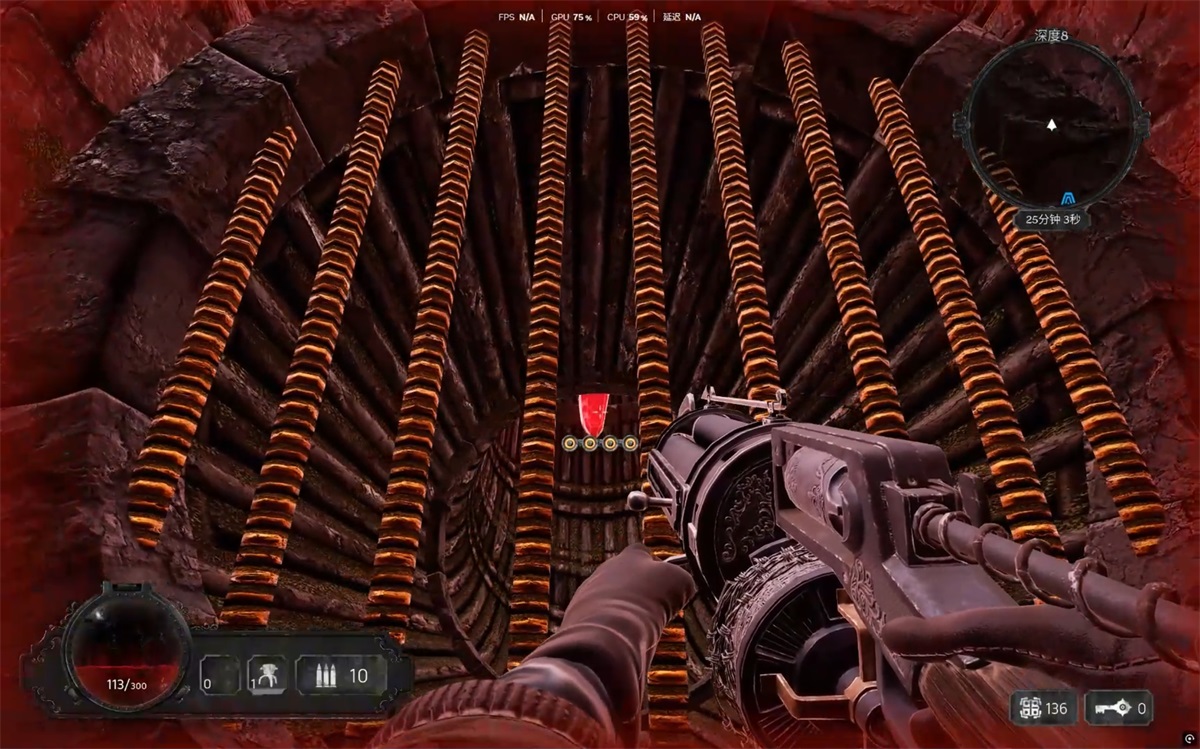Click the small circular icon in the corner
The width and height of the screenshot is (1200, 749).
1188,738
